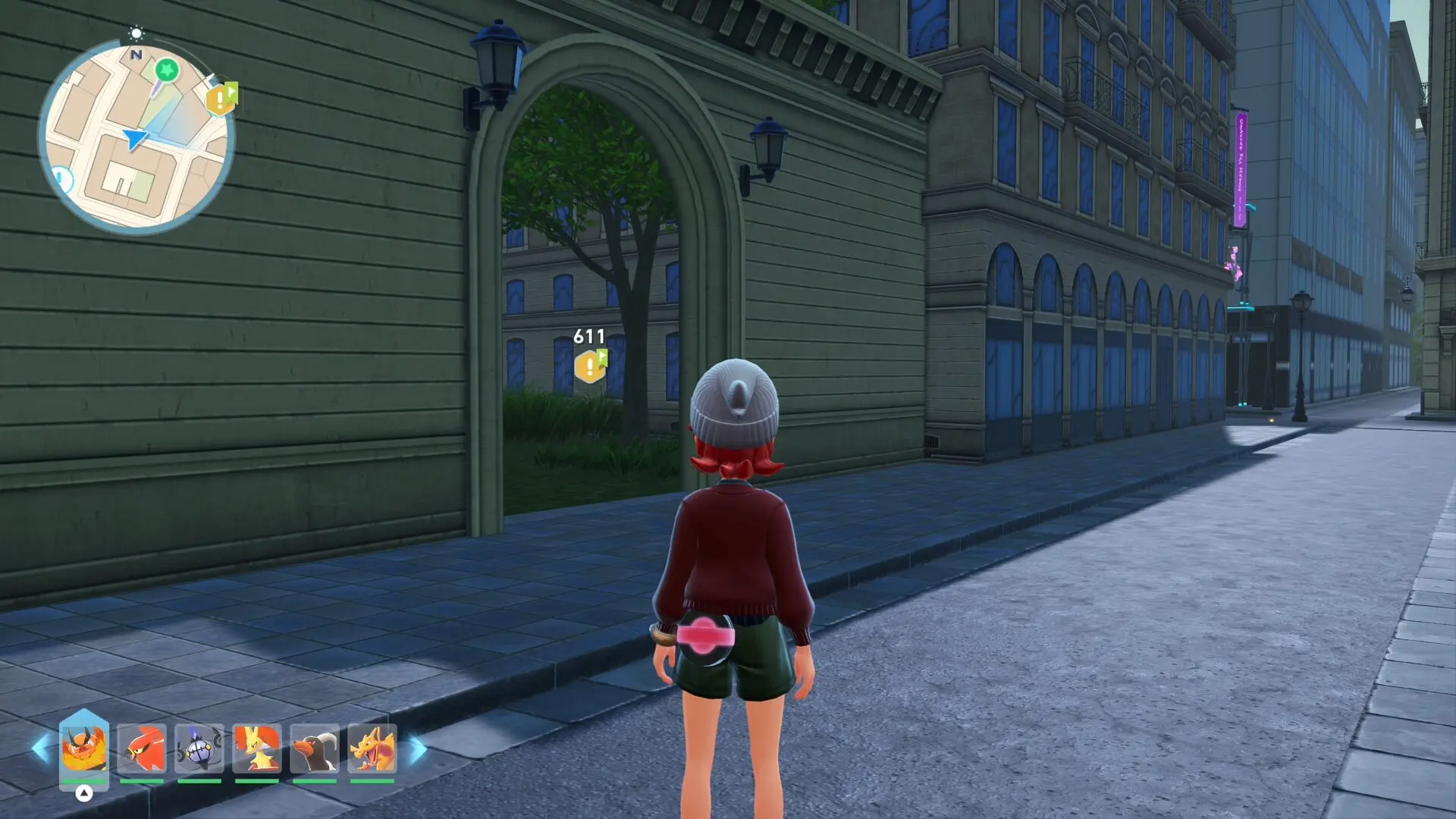
Task: Select Houndoom in the party bar
Action: point(315,748)
